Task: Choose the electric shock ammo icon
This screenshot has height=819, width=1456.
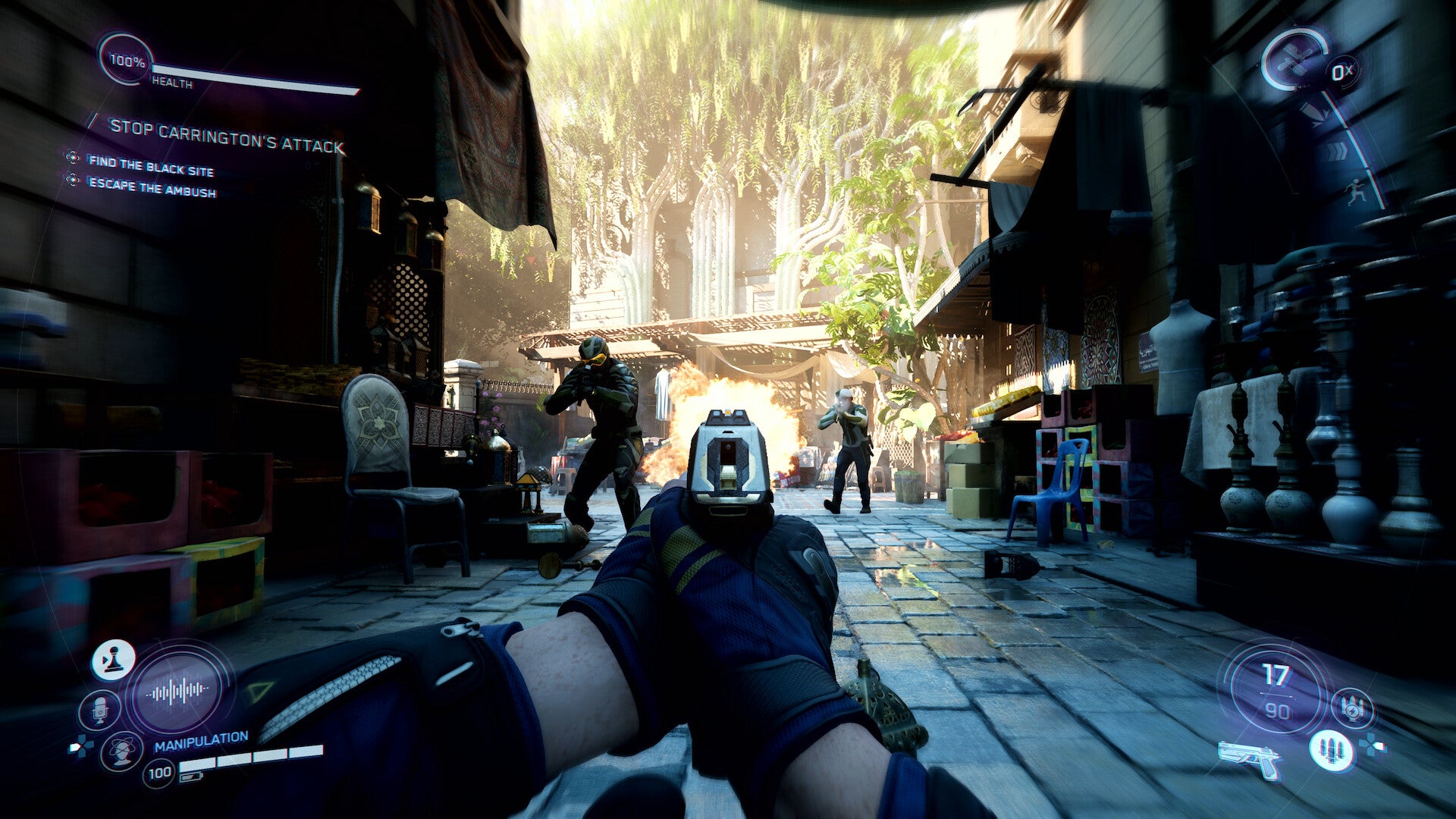Action: click(1353, 708)
